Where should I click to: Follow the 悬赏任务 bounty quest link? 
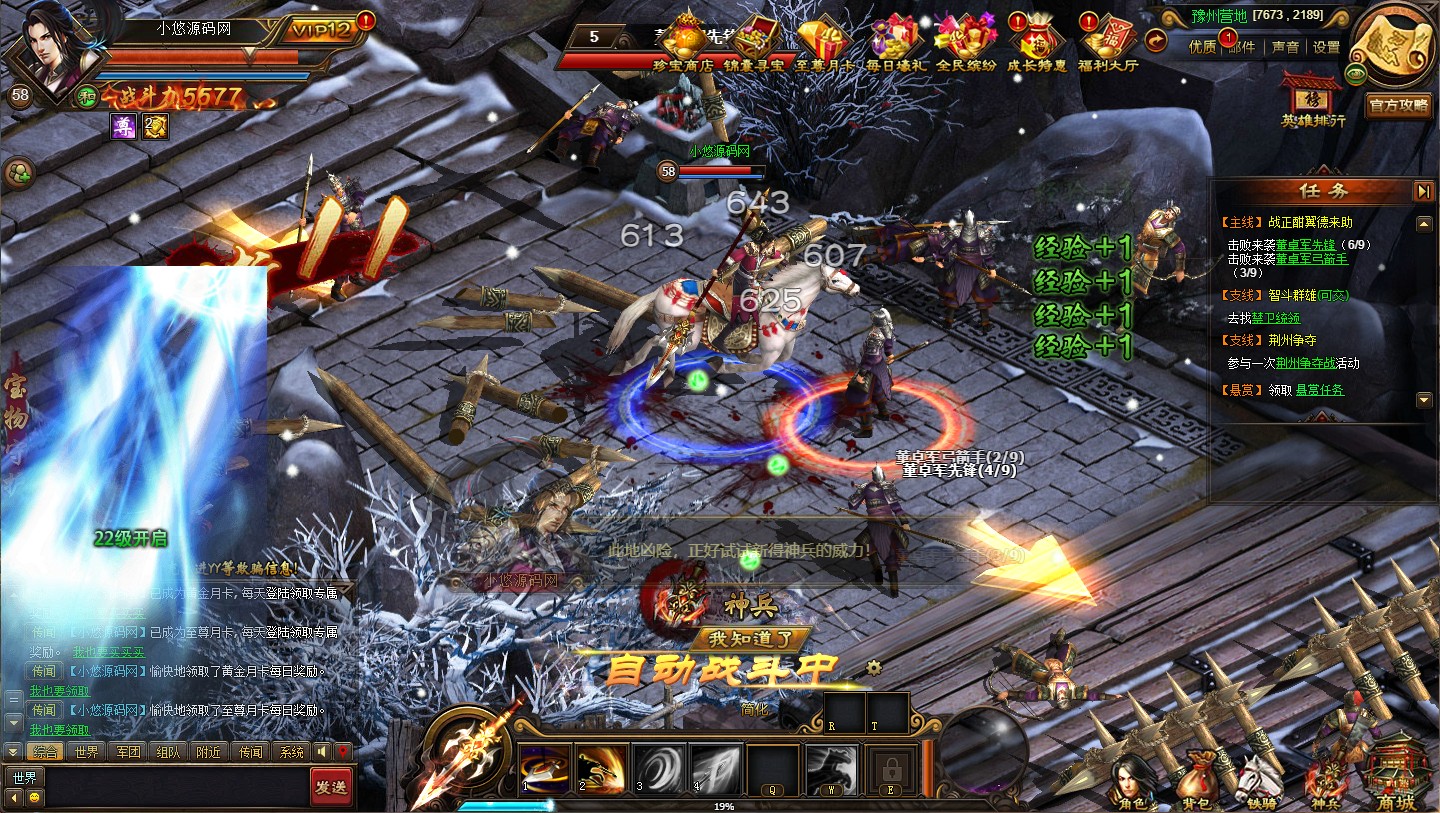(x=1320, y=390)
